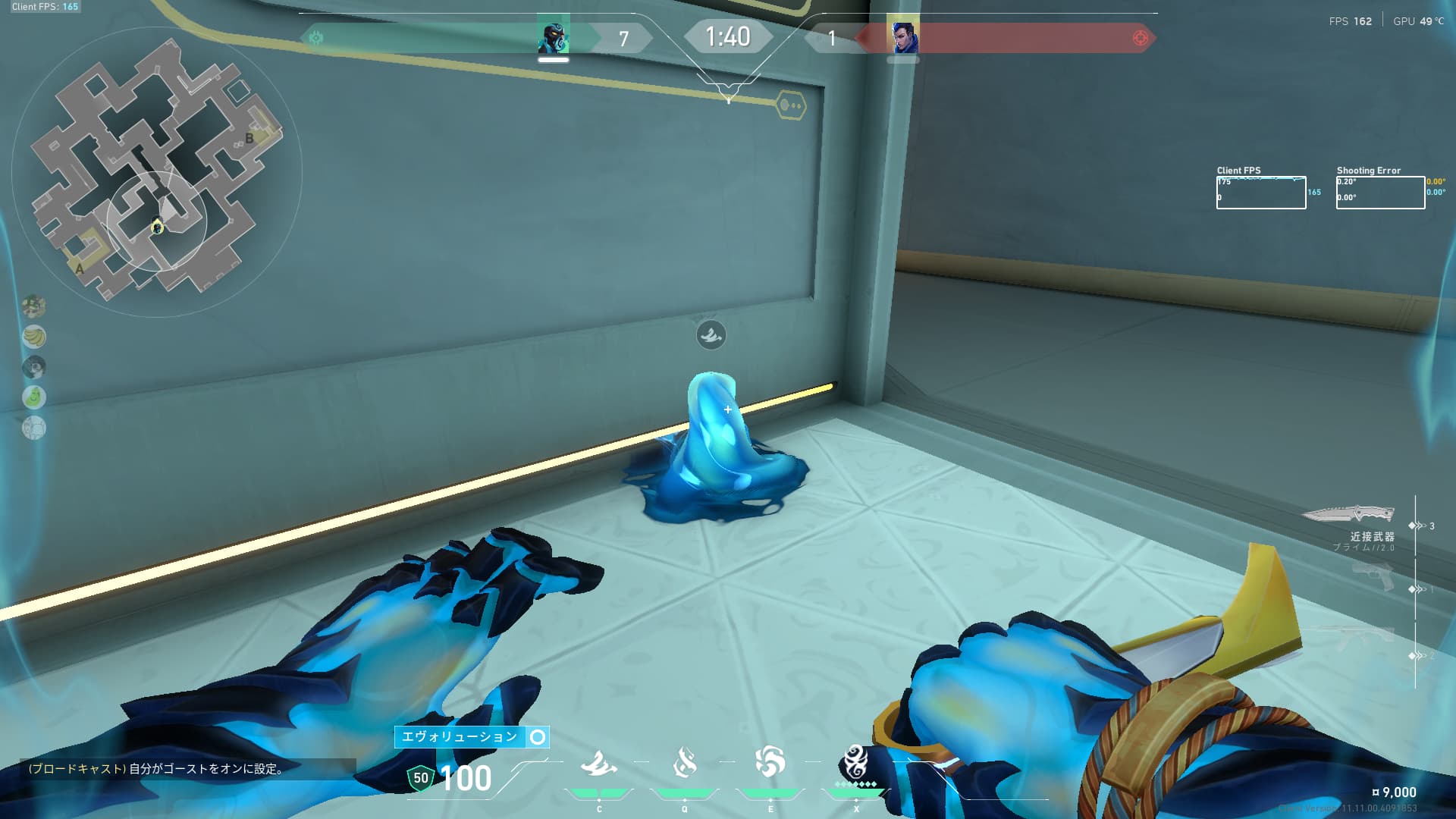This screenshot has height=819, width=1456.
Task: Select the green pear avatar icon
Action: [x=34, y=397]
